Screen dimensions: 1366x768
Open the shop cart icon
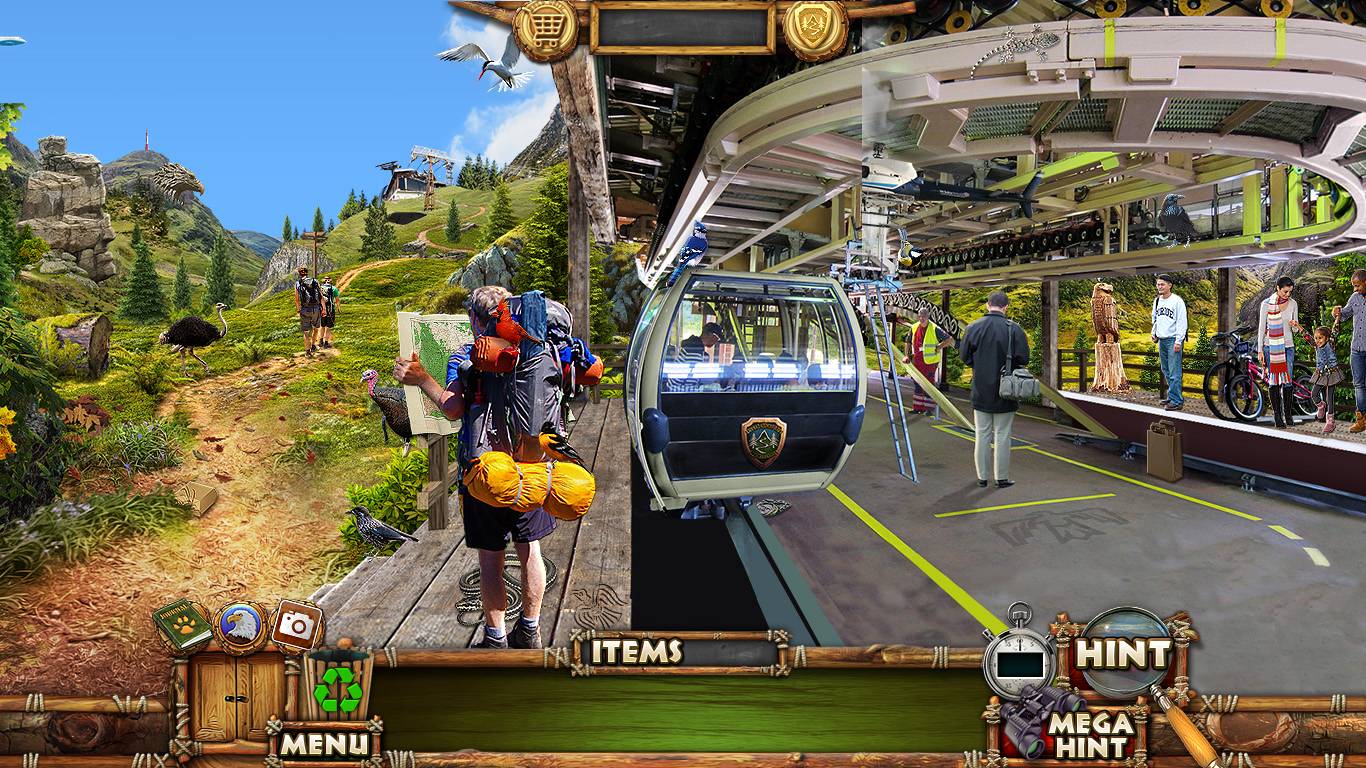pos(546,30)
